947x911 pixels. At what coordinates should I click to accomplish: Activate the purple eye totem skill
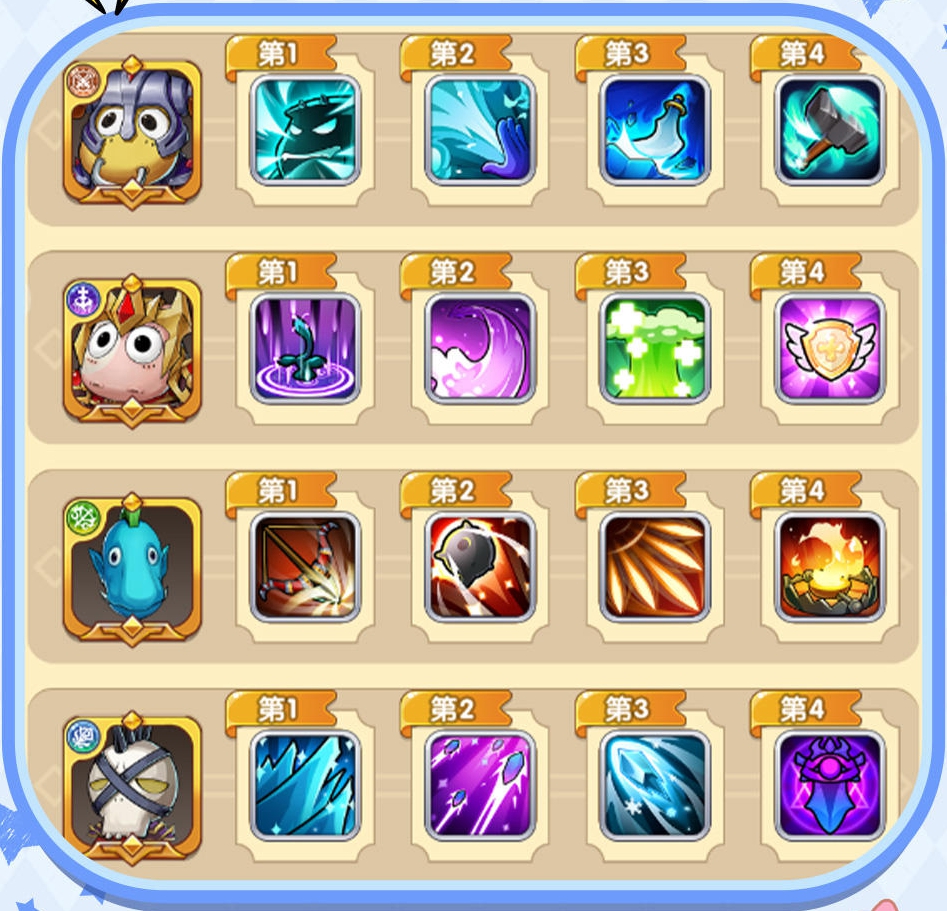click(x=830, y=785)
